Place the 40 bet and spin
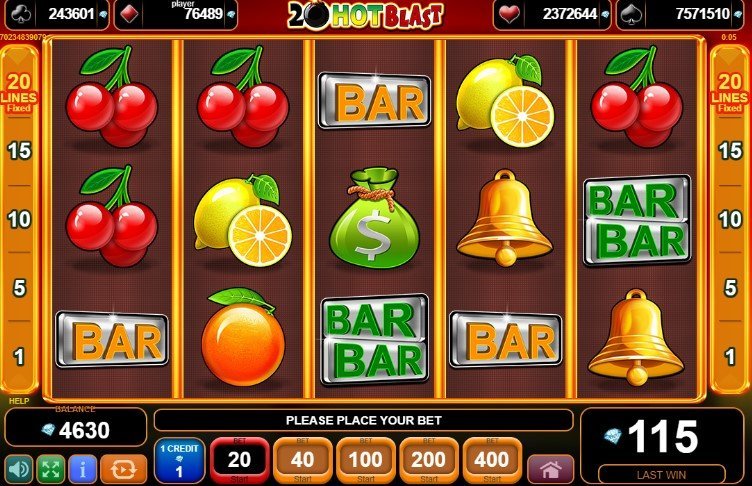752x486 pixels. [302, 460]
